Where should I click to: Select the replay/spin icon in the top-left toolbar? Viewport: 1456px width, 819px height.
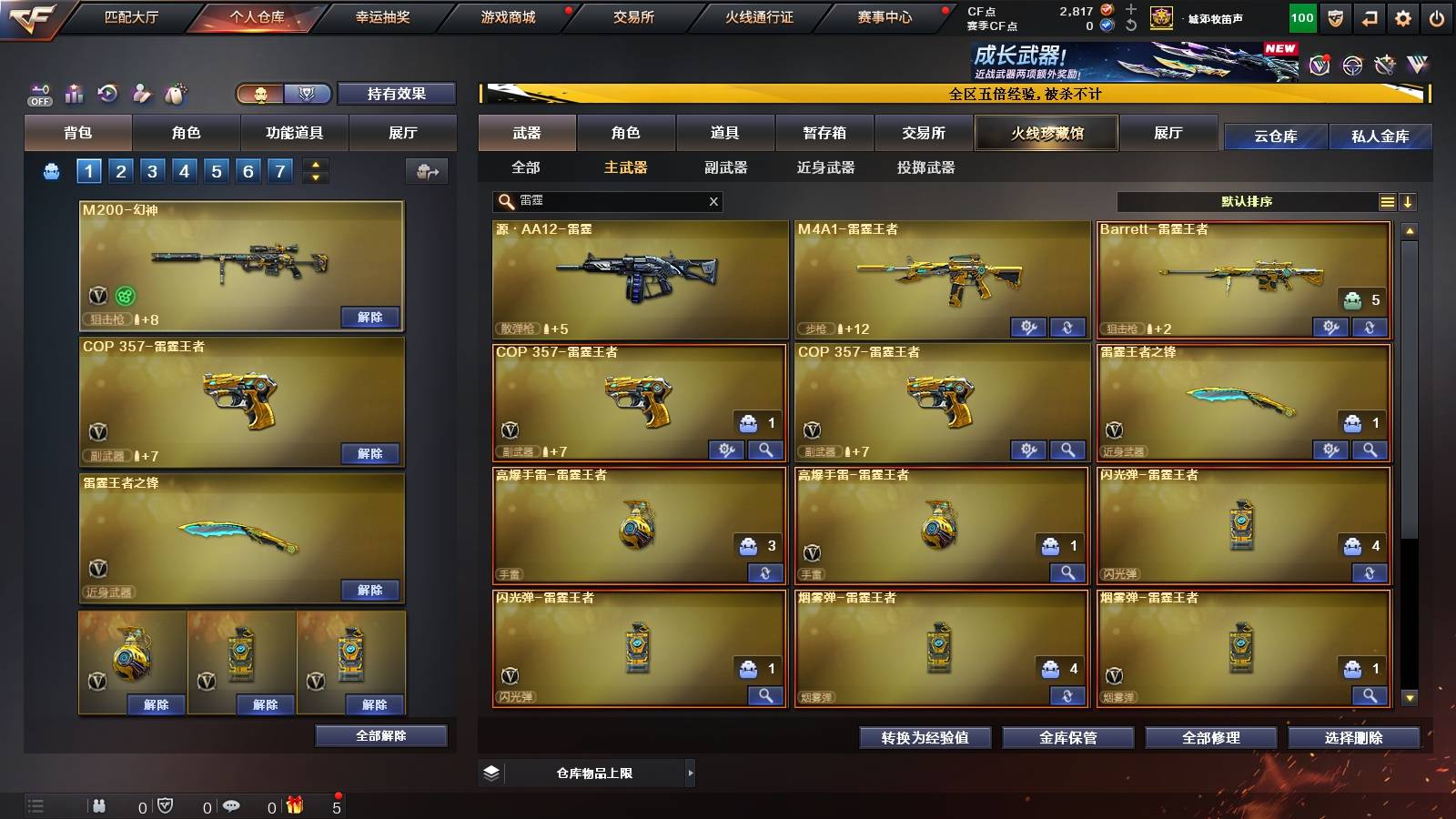(x=107, y=94)
